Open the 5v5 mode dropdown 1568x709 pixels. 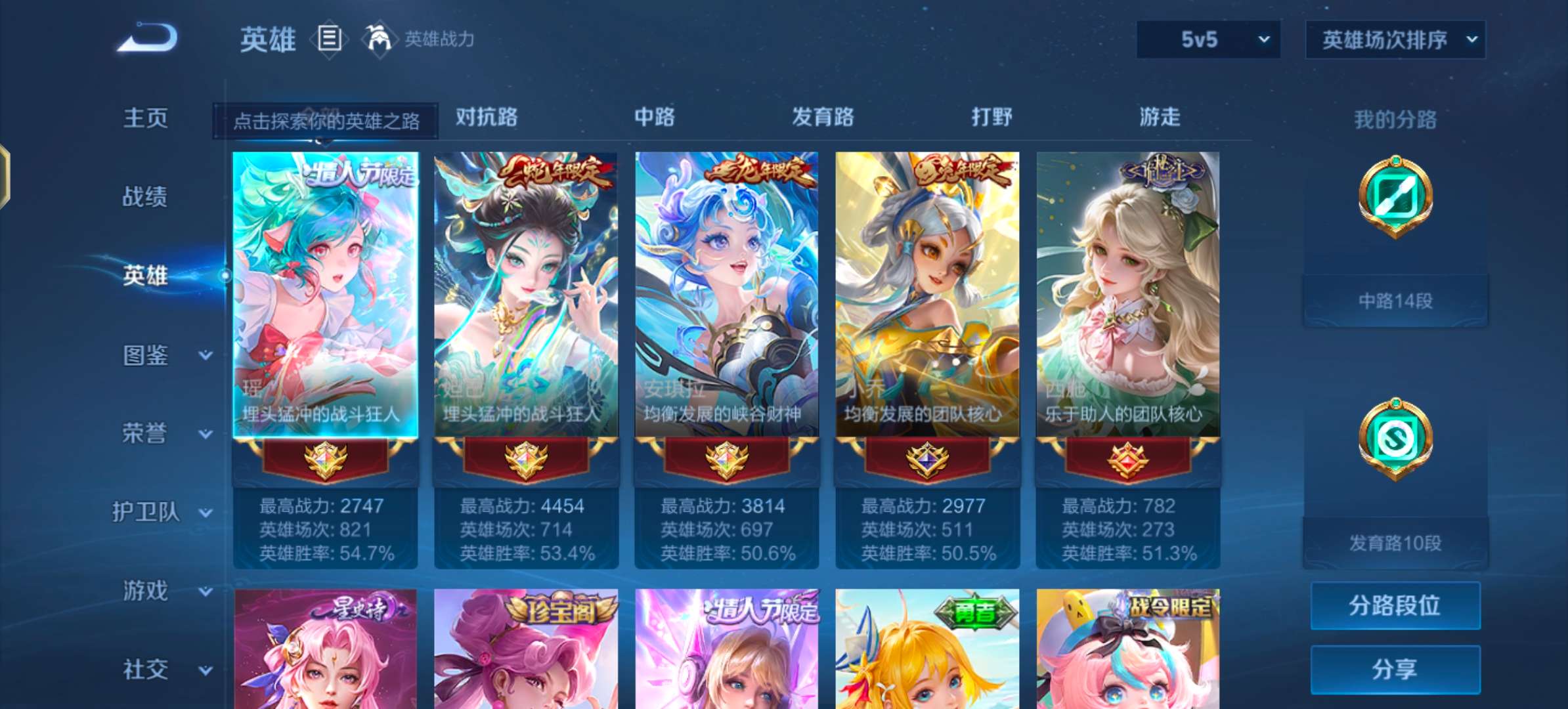coord(1207,39)
